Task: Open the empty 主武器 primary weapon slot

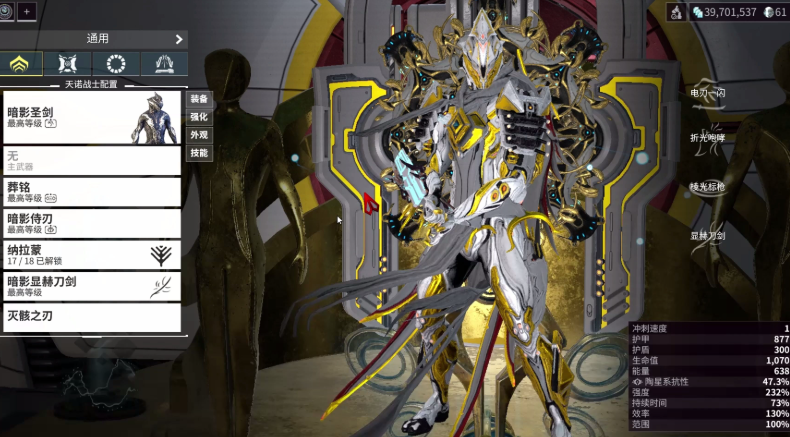Action: point(92,160)
